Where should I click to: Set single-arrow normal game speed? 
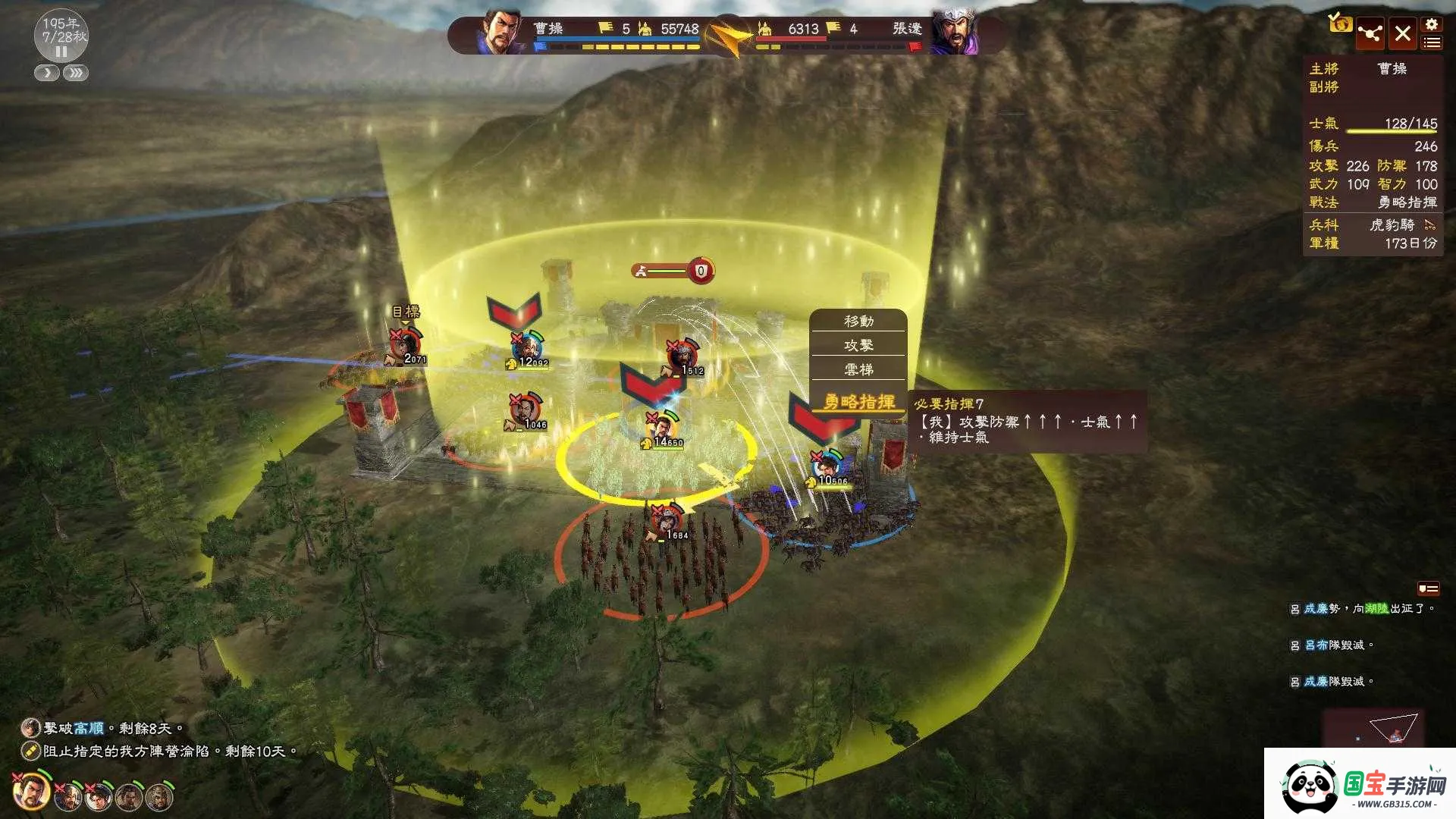[x=47, y=73]
